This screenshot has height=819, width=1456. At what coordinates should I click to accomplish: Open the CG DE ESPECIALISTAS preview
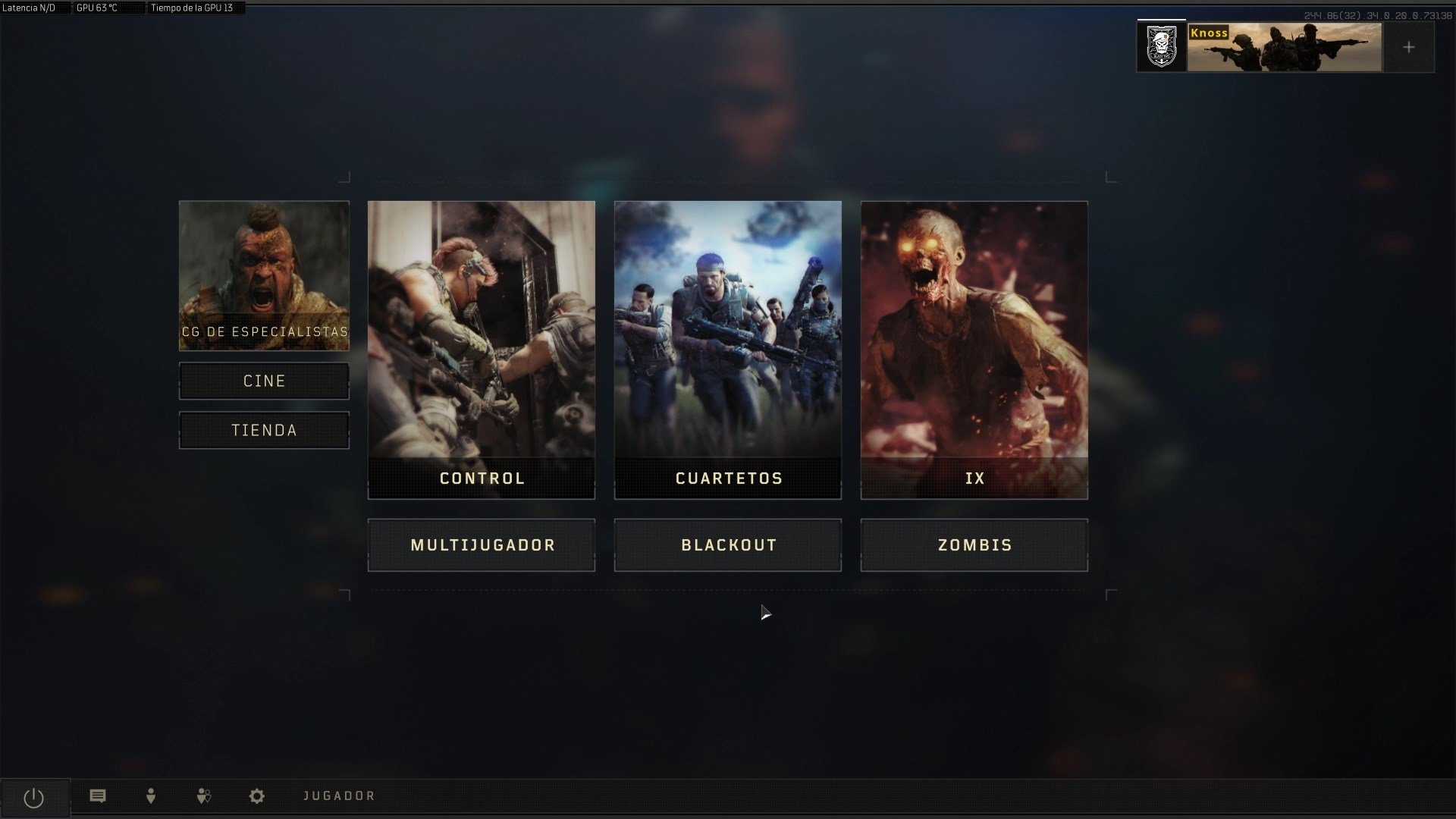264,275
